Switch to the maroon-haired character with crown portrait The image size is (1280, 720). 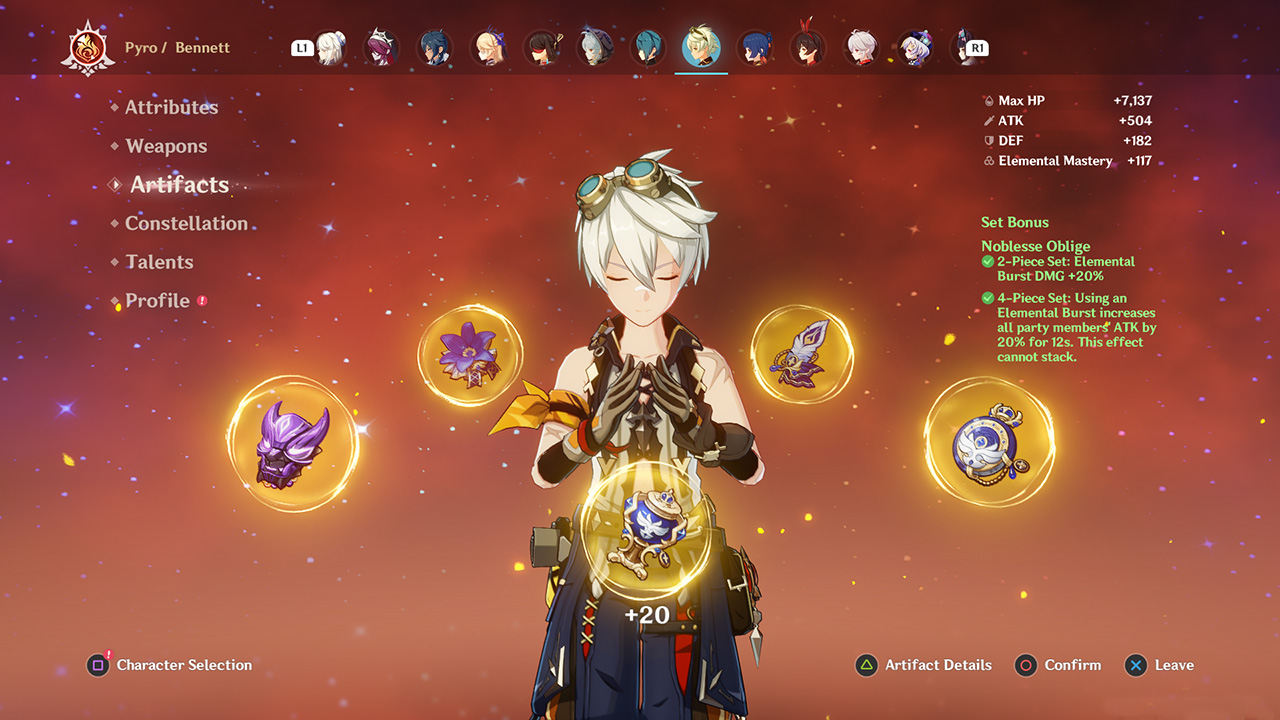point(381,48)
